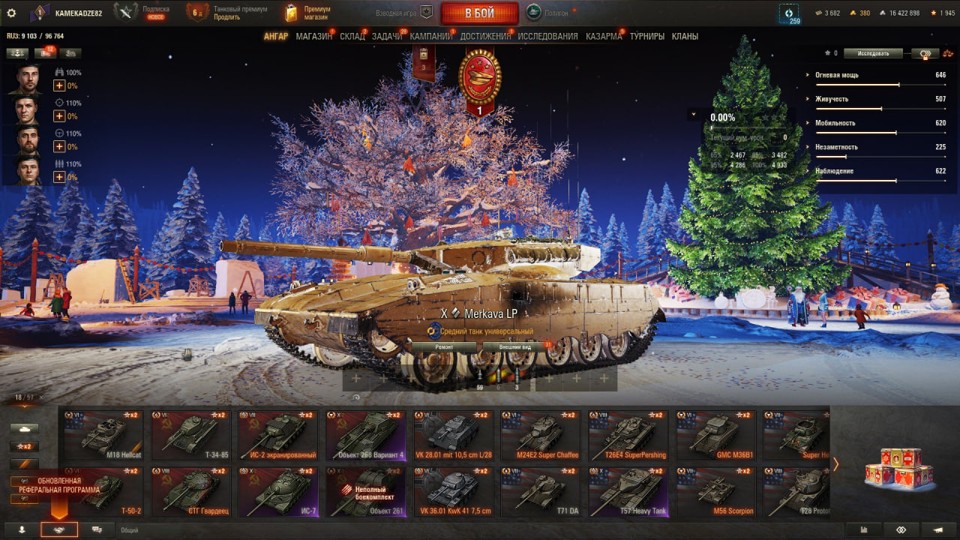This screenshot has height=540, width=960.
Task: Start a battle with the В БОЙ button
Action: pos(479,13)
